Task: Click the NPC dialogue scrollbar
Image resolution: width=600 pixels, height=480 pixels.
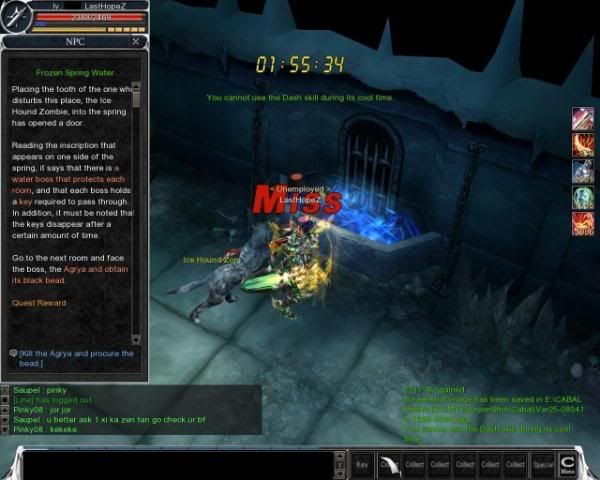Action: (x=137, y=200)
